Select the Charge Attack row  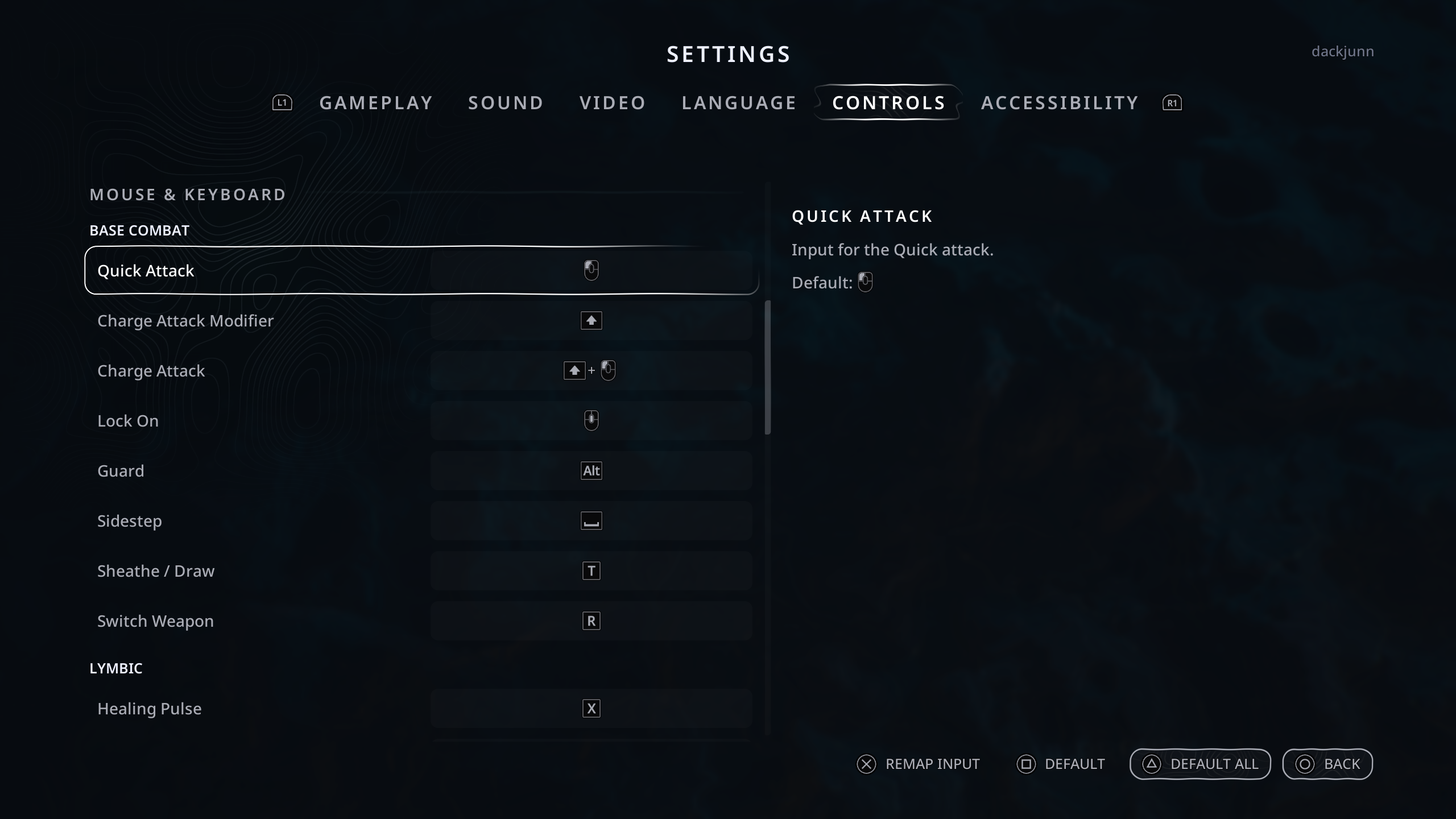click(421, 371)
